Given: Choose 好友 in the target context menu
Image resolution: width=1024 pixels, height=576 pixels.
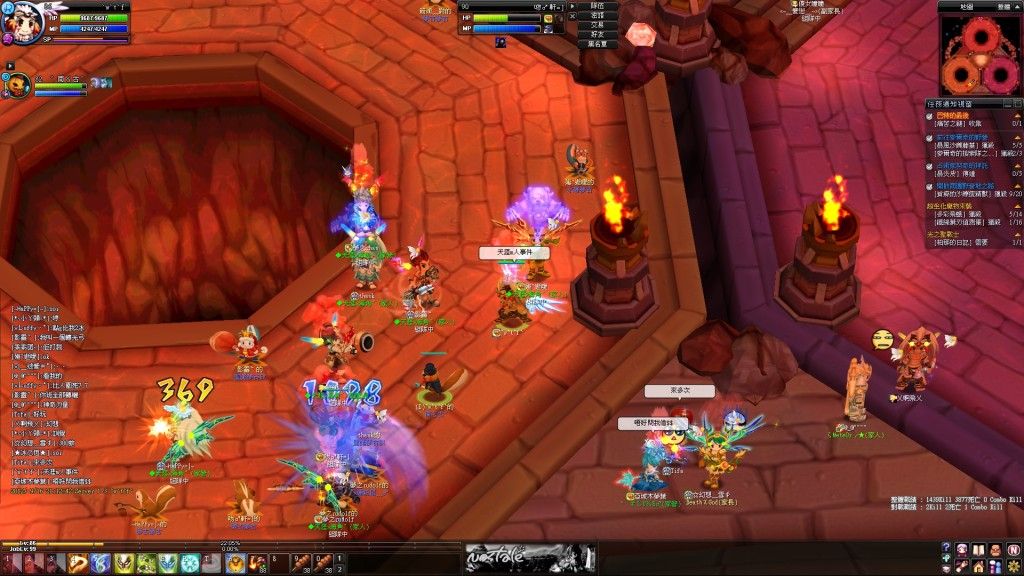Looking at the screenshot, I should (x=597, y=34).
